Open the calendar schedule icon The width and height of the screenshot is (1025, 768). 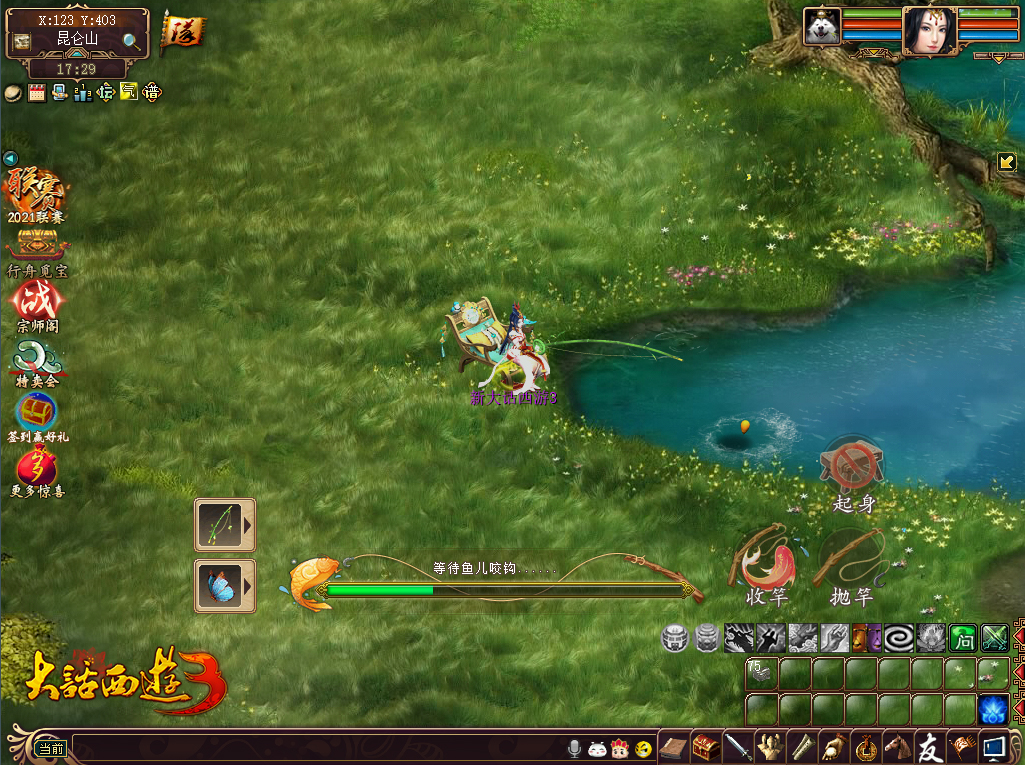click(x=37, y=93)
